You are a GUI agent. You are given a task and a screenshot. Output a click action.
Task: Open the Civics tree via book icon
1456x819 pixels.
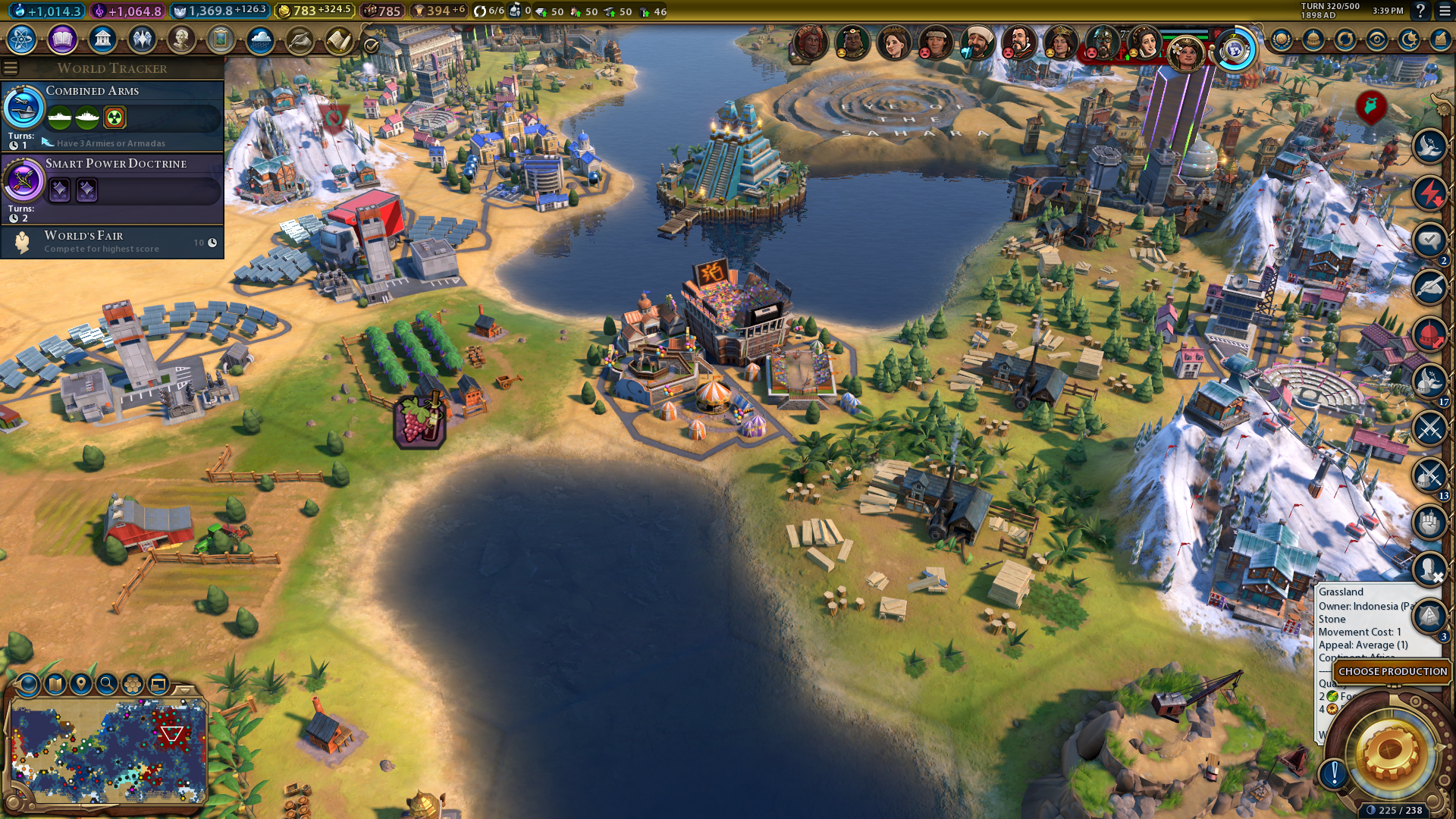click(62, 39)
